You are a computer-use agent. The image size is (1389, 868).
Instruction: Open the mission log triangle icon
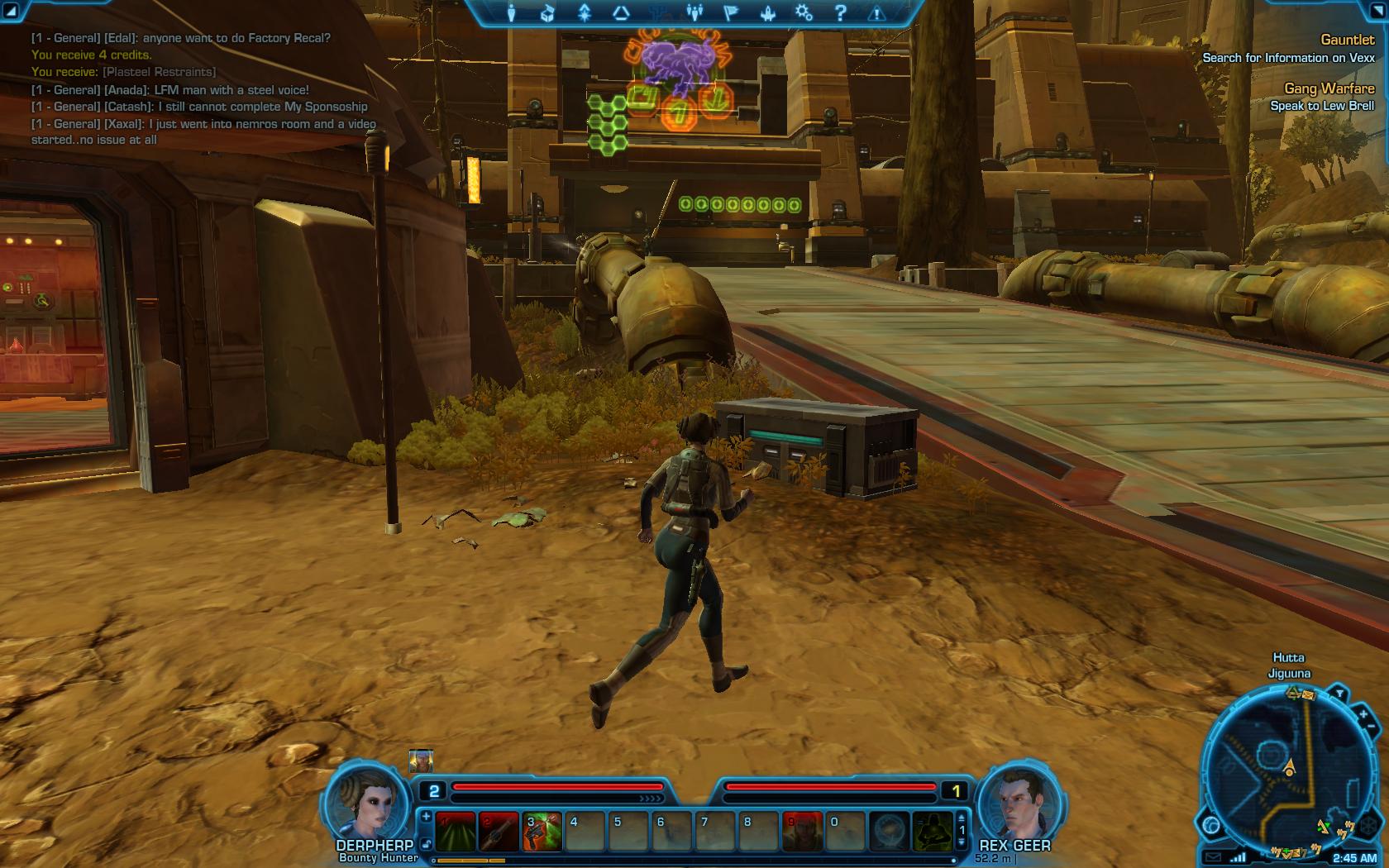click(621, 13)
